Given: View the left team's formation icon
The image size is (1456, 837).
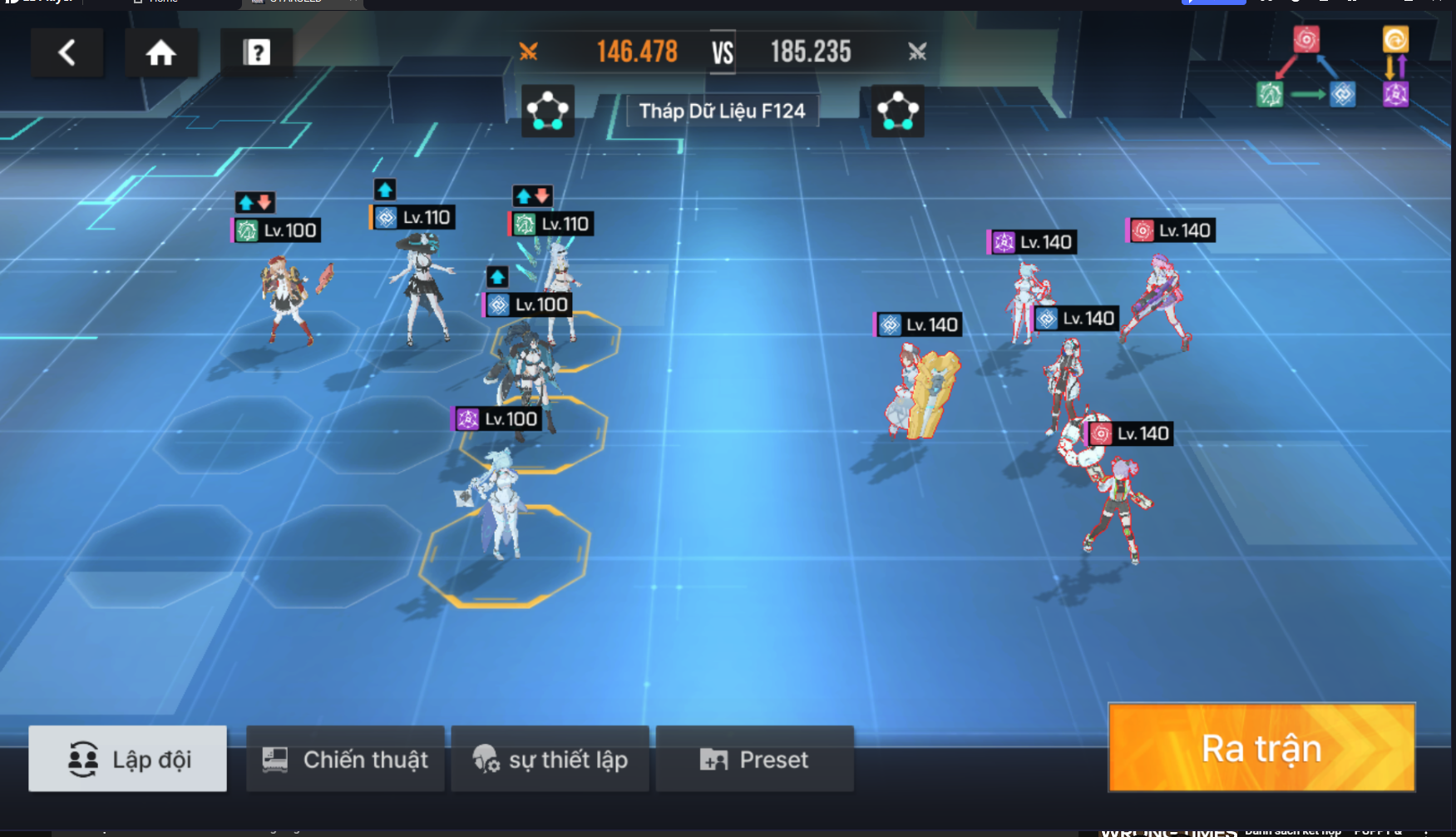Looking at the screenshot, I should 548,111.
